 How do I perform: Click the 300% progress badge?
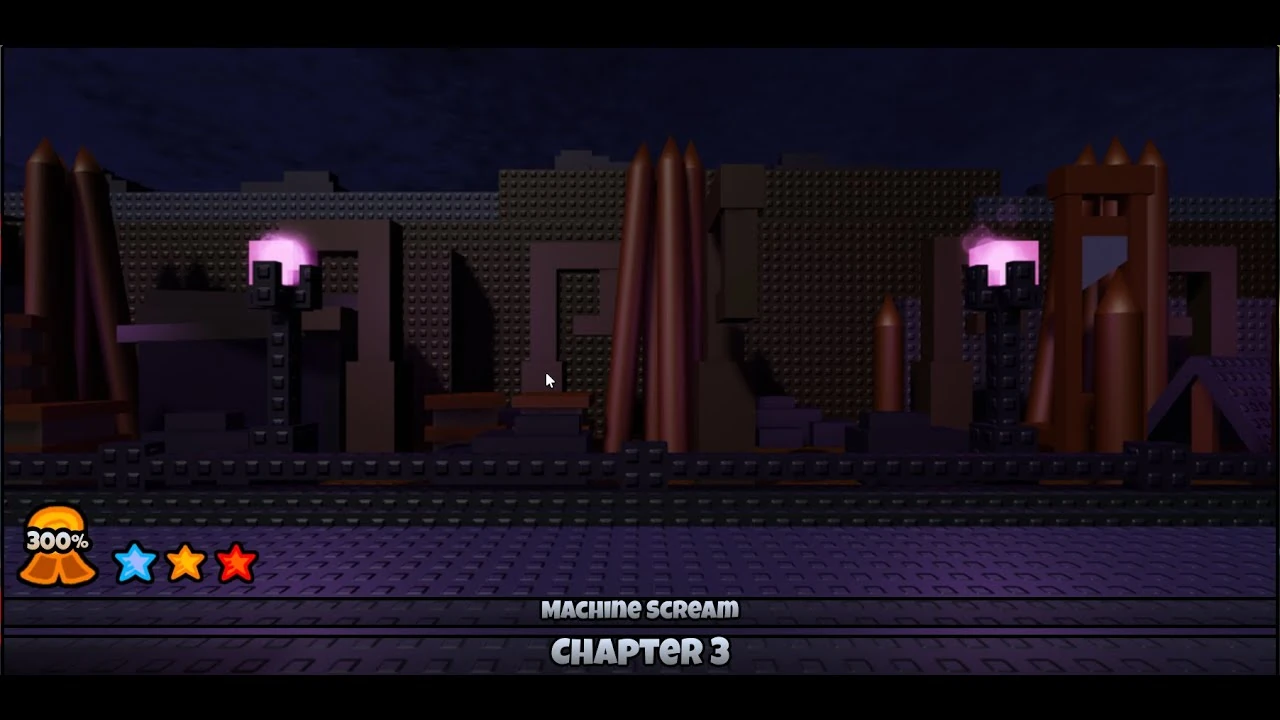(58, 540)
